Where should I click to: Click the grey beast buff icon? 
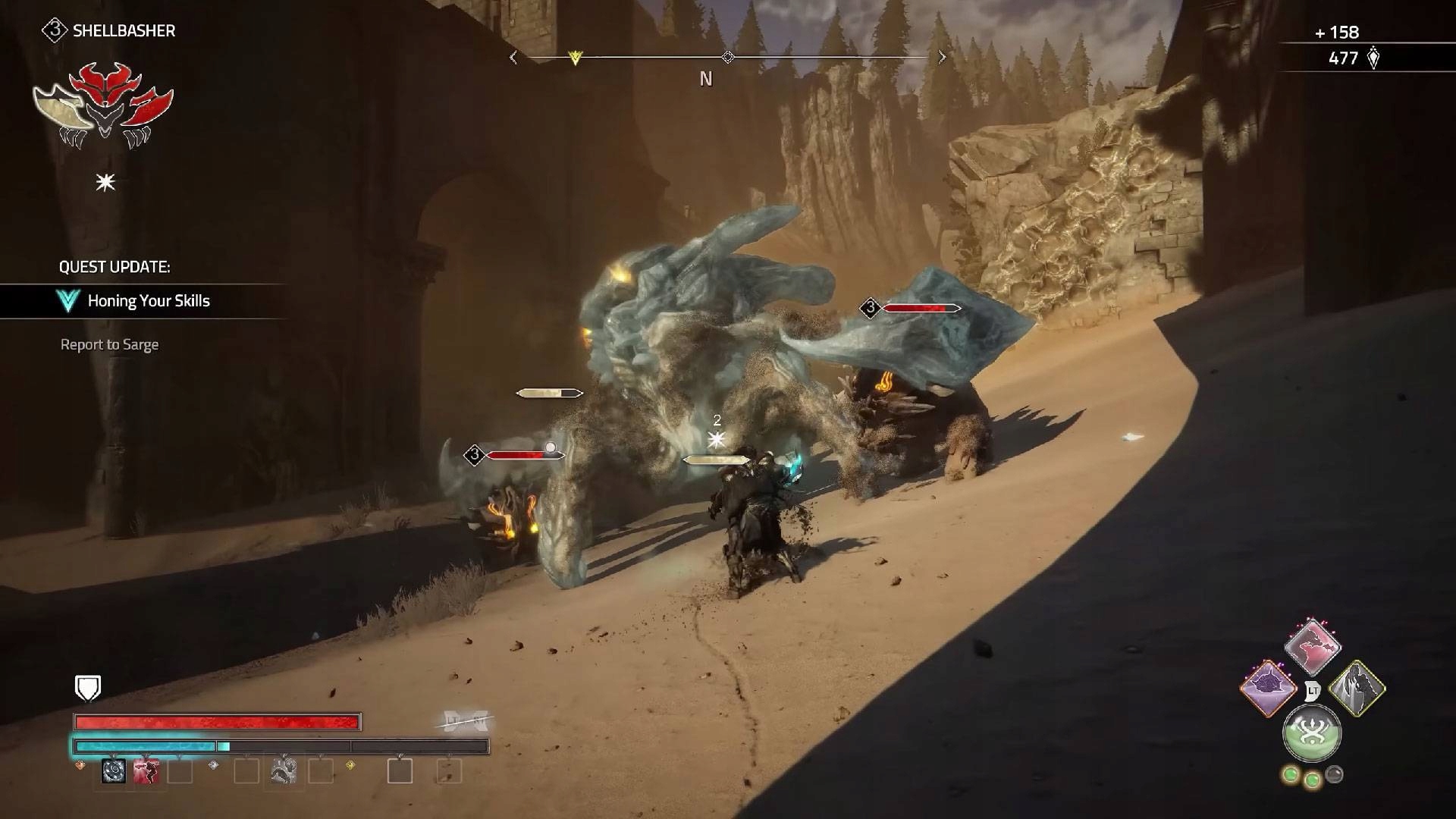coord(284,771)
